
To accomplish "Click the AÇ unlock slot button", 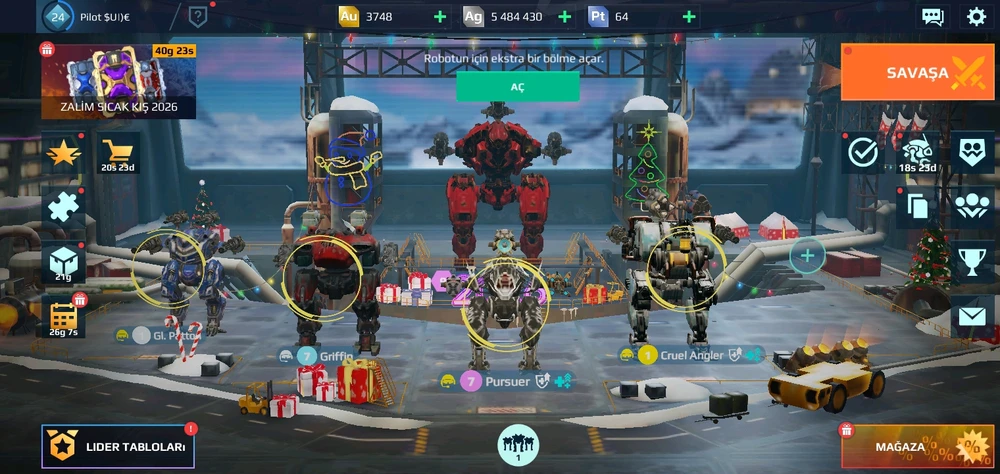I will tap(517, 87).
